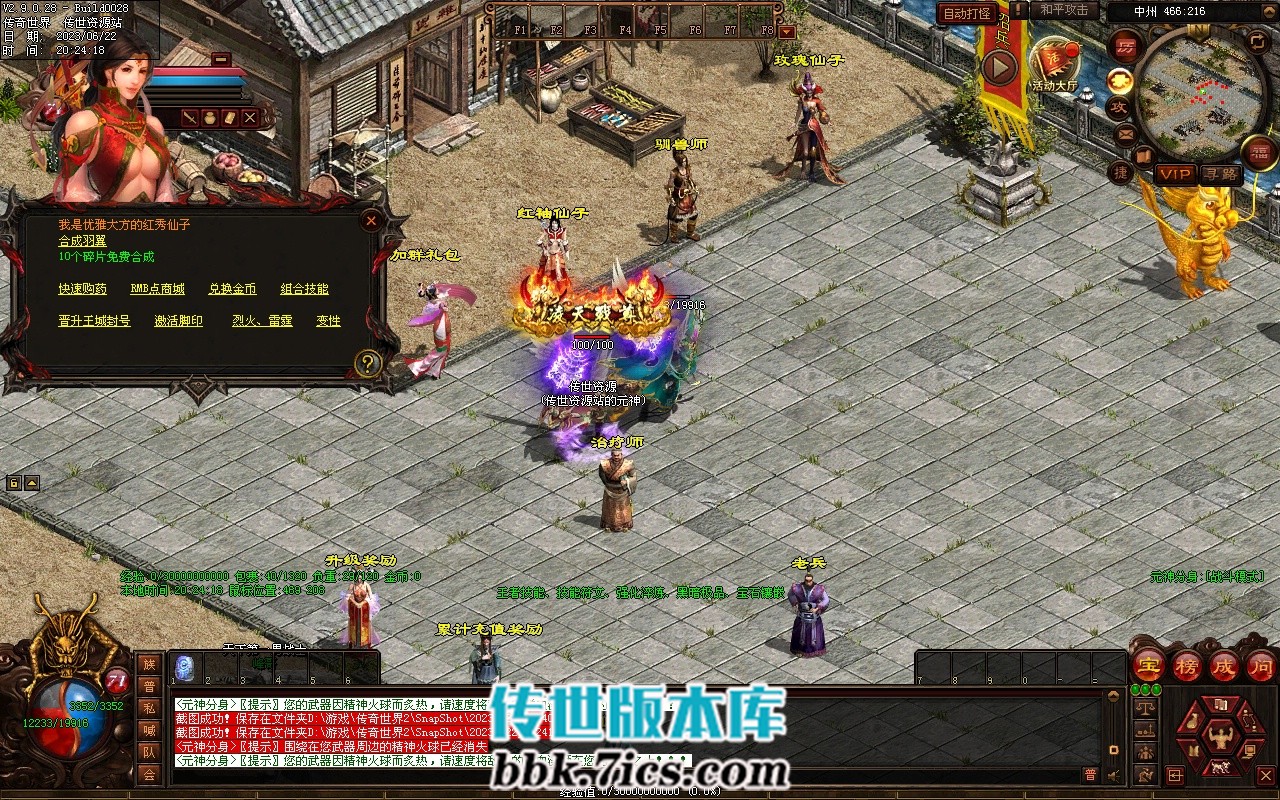1280x800 pixels.
Task: Select 晋升王城封号 dialogue link
Action: [x=94, y=321]
